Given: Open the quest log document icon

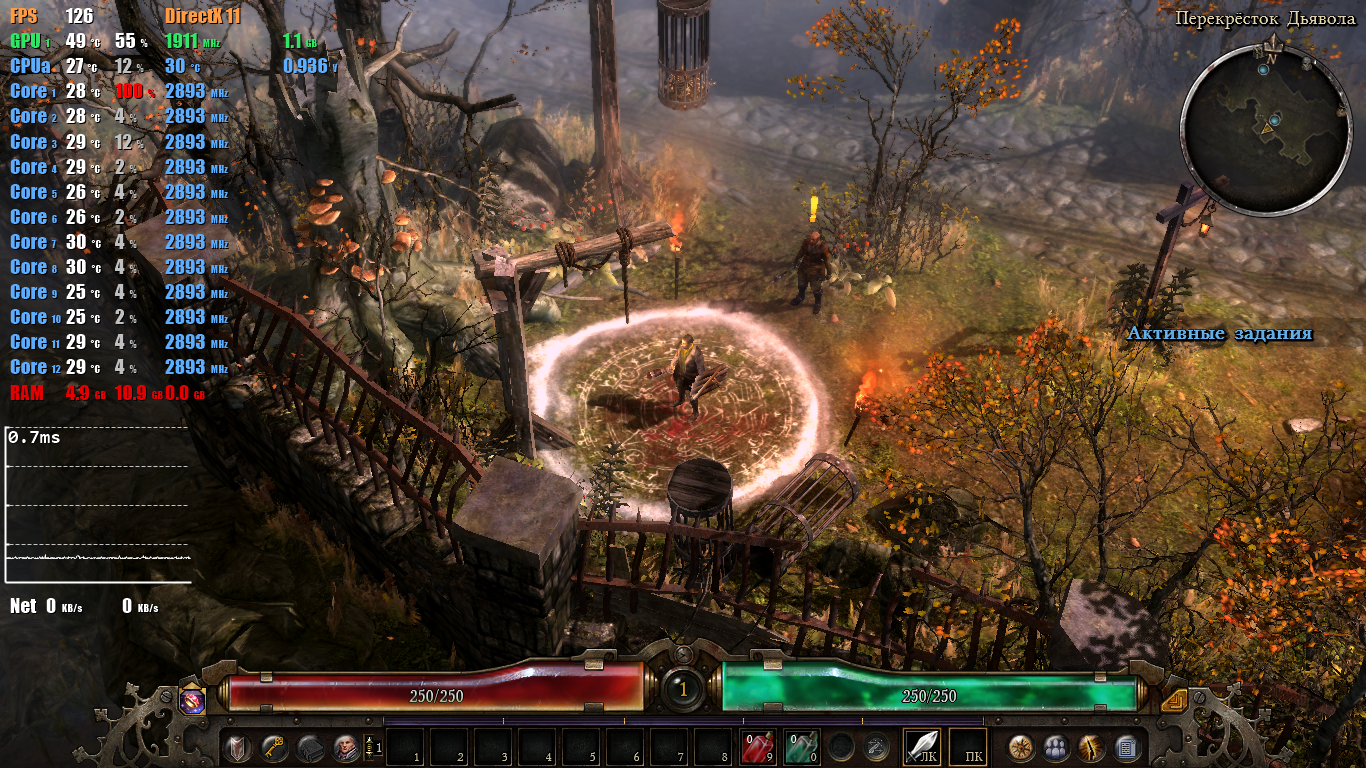Looking at the screenshot, I should coord(1126,747).
